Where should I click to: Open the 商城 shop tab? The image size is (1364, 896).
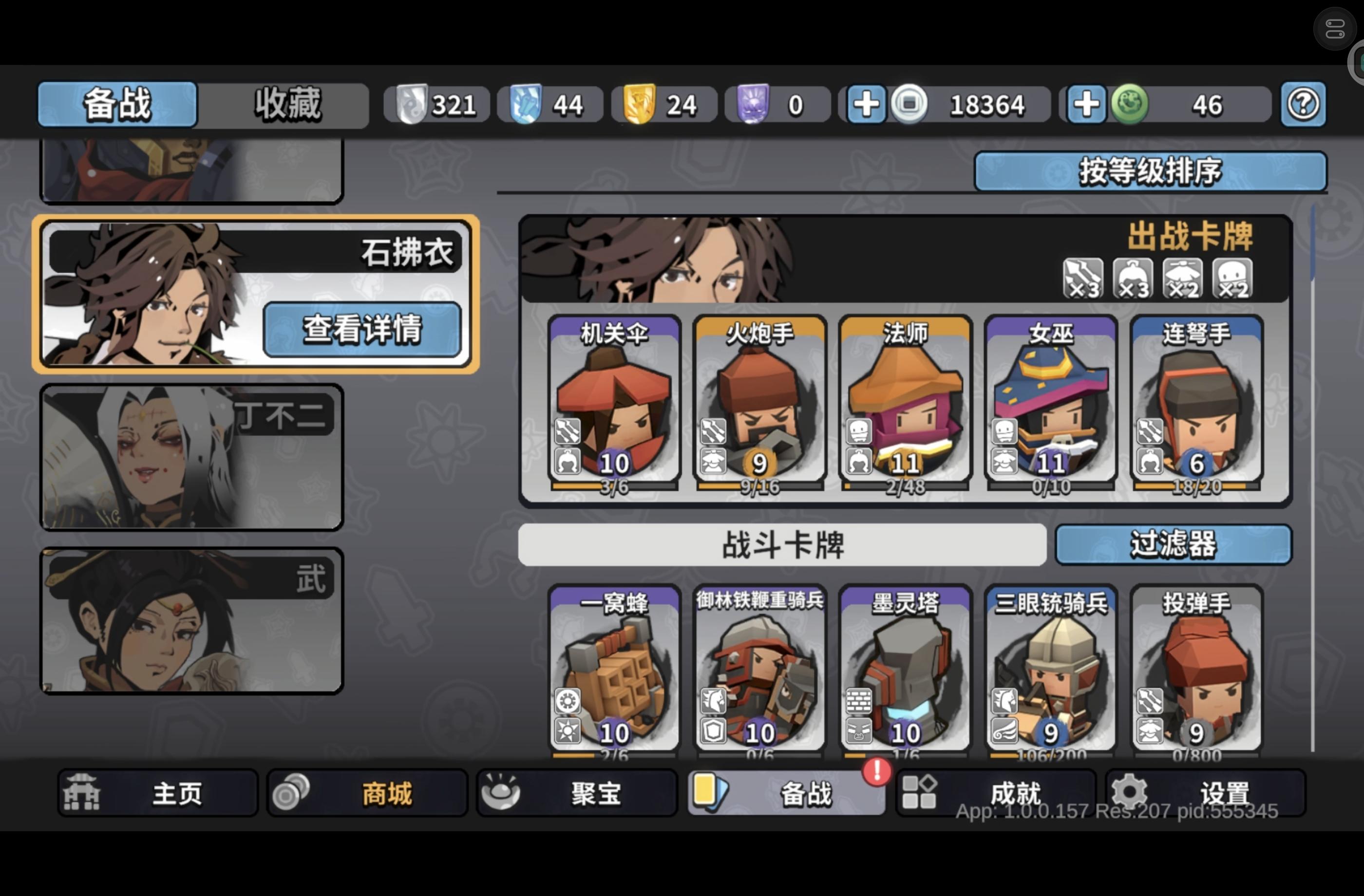point(367,793)
